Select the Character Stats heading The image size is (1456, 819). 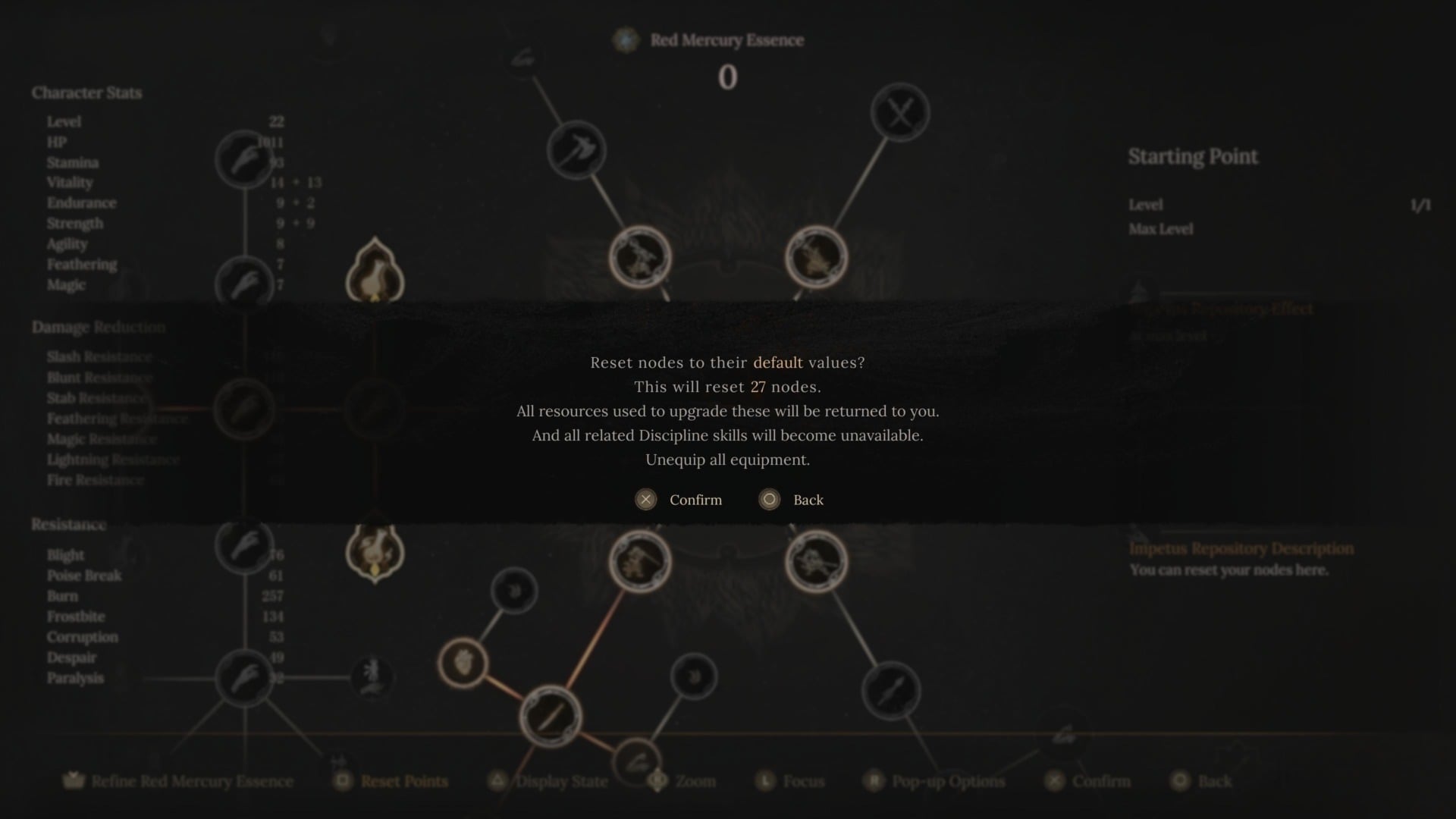pyautogui.click(x=86, y=93)
